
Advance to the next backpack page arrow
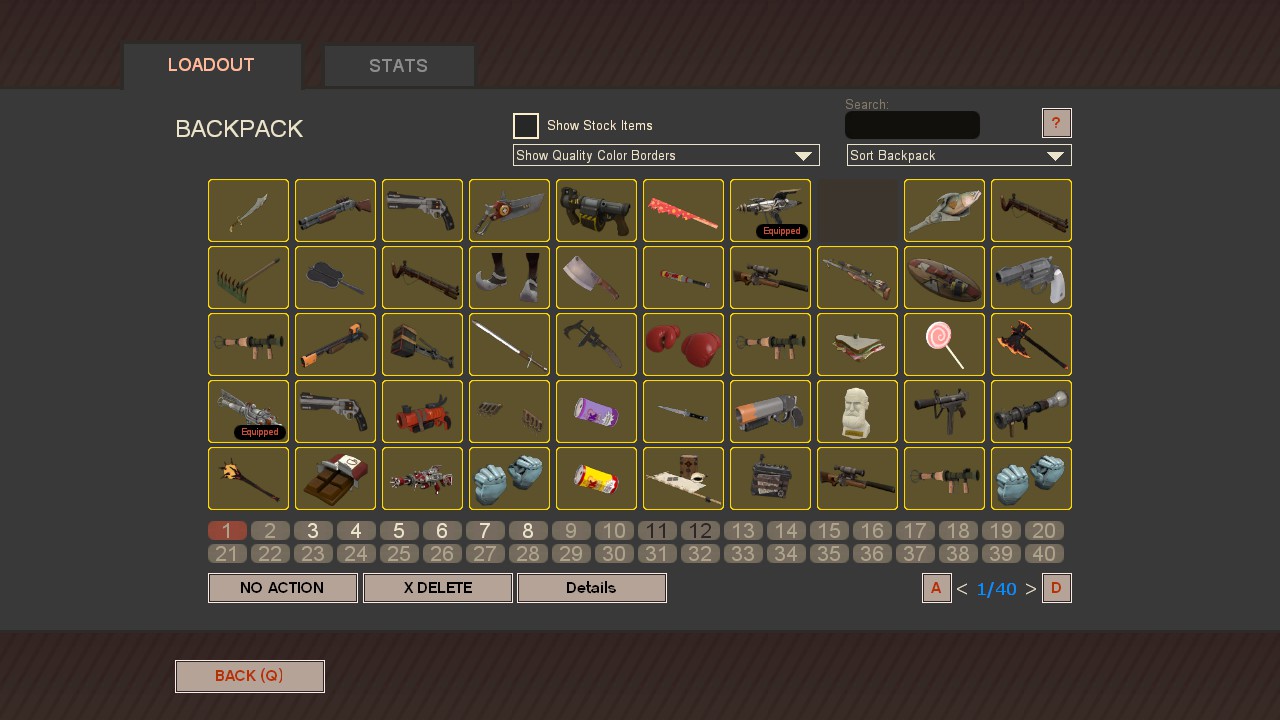tap(1031, 589)
